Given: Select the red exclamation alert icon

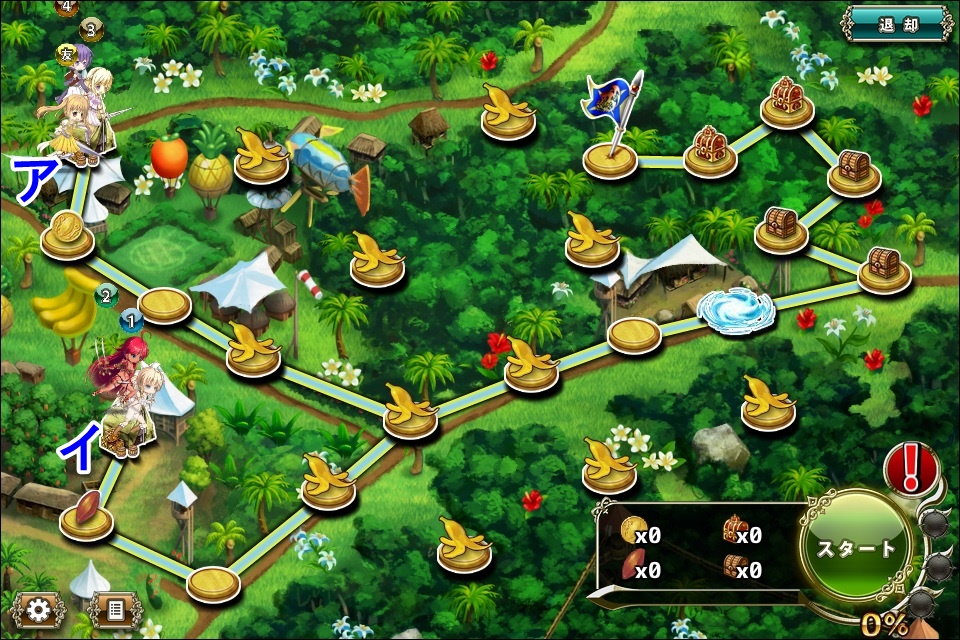Looking at the screenshot, I should (x=911, y=466).
